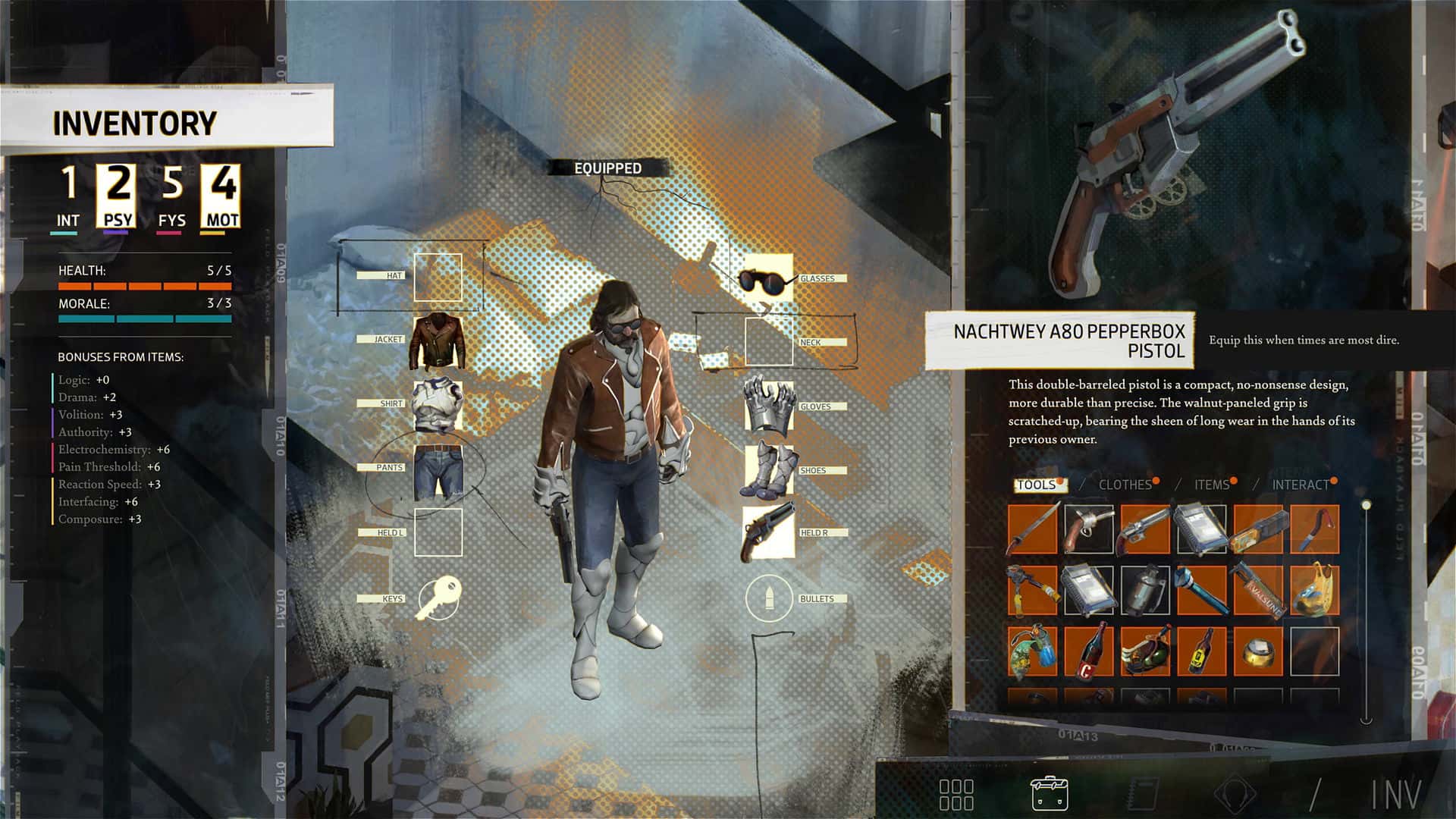The image size is (1456, 819).
Task: Select the Kvalsund tool in the grid
Action: point(1259,589)
